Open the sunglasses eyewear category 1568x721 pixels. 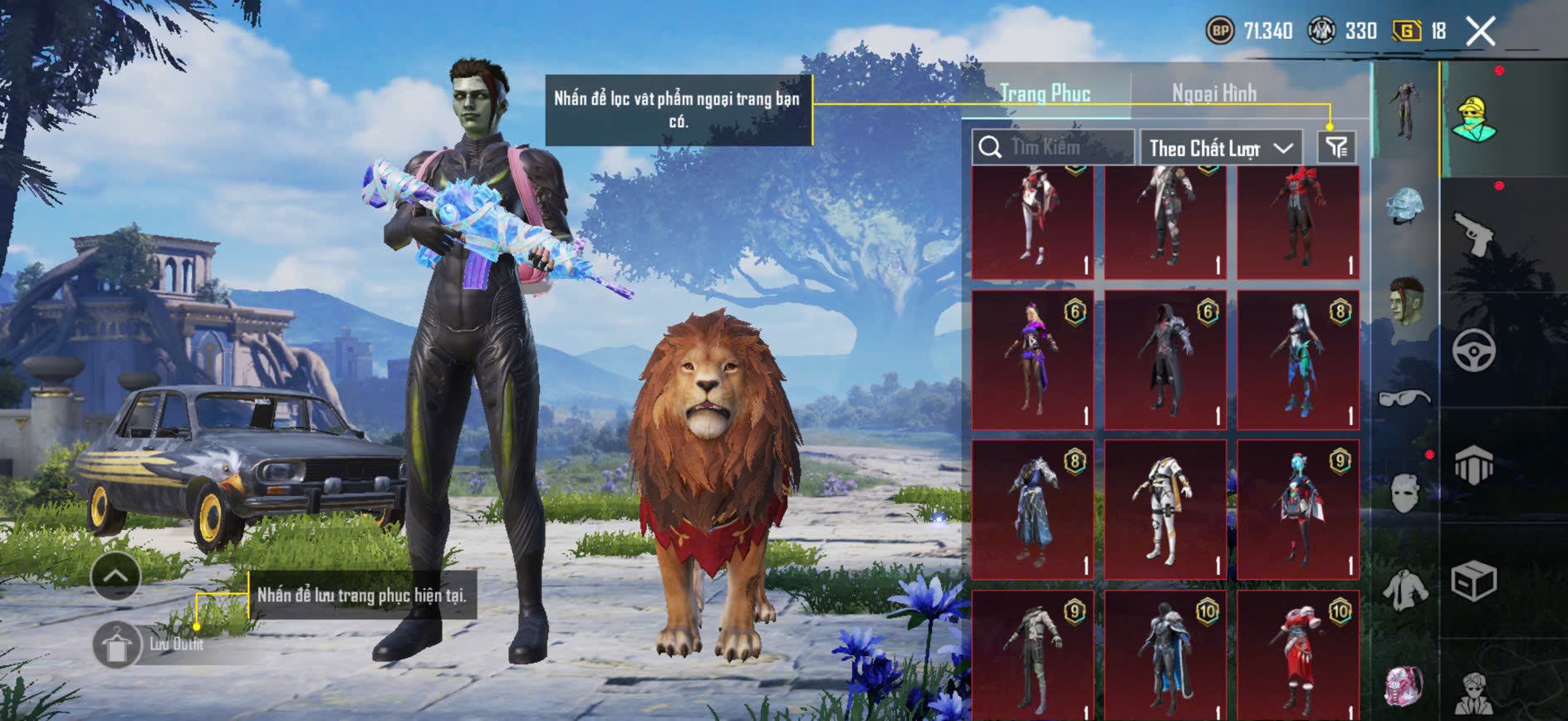coord(1404,399)
